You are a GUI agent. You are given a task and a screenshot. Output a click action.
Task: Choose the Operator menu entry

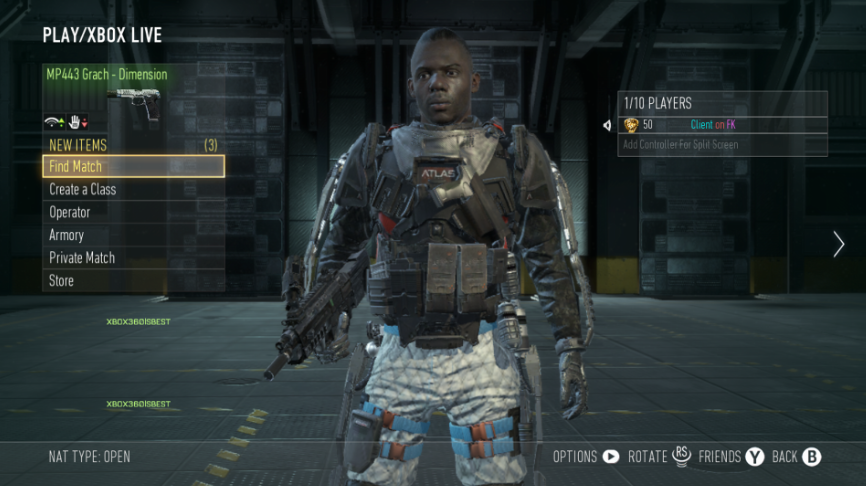[x=133, y=213]
